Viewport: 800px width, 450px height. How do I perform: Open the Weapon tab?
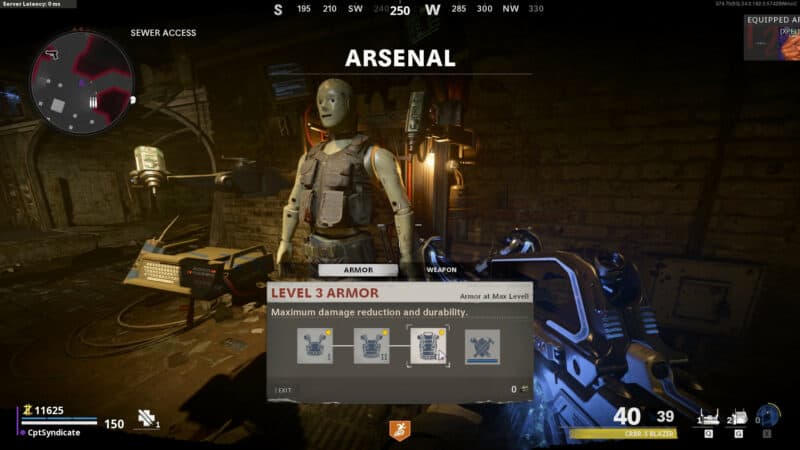pos(441,270)
